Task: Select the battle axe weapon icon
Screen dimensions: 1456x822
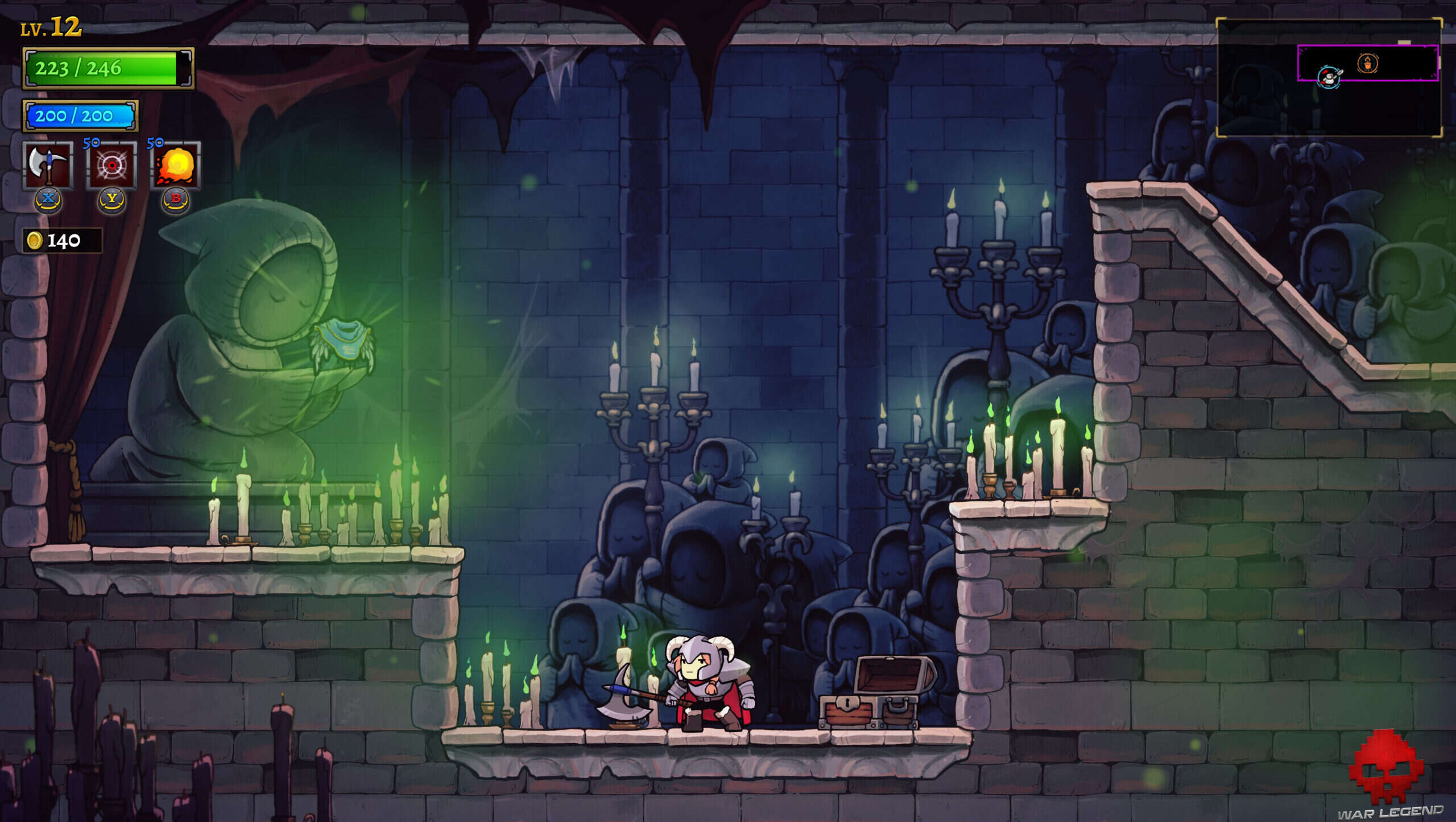Action: [x=48, y=166]
